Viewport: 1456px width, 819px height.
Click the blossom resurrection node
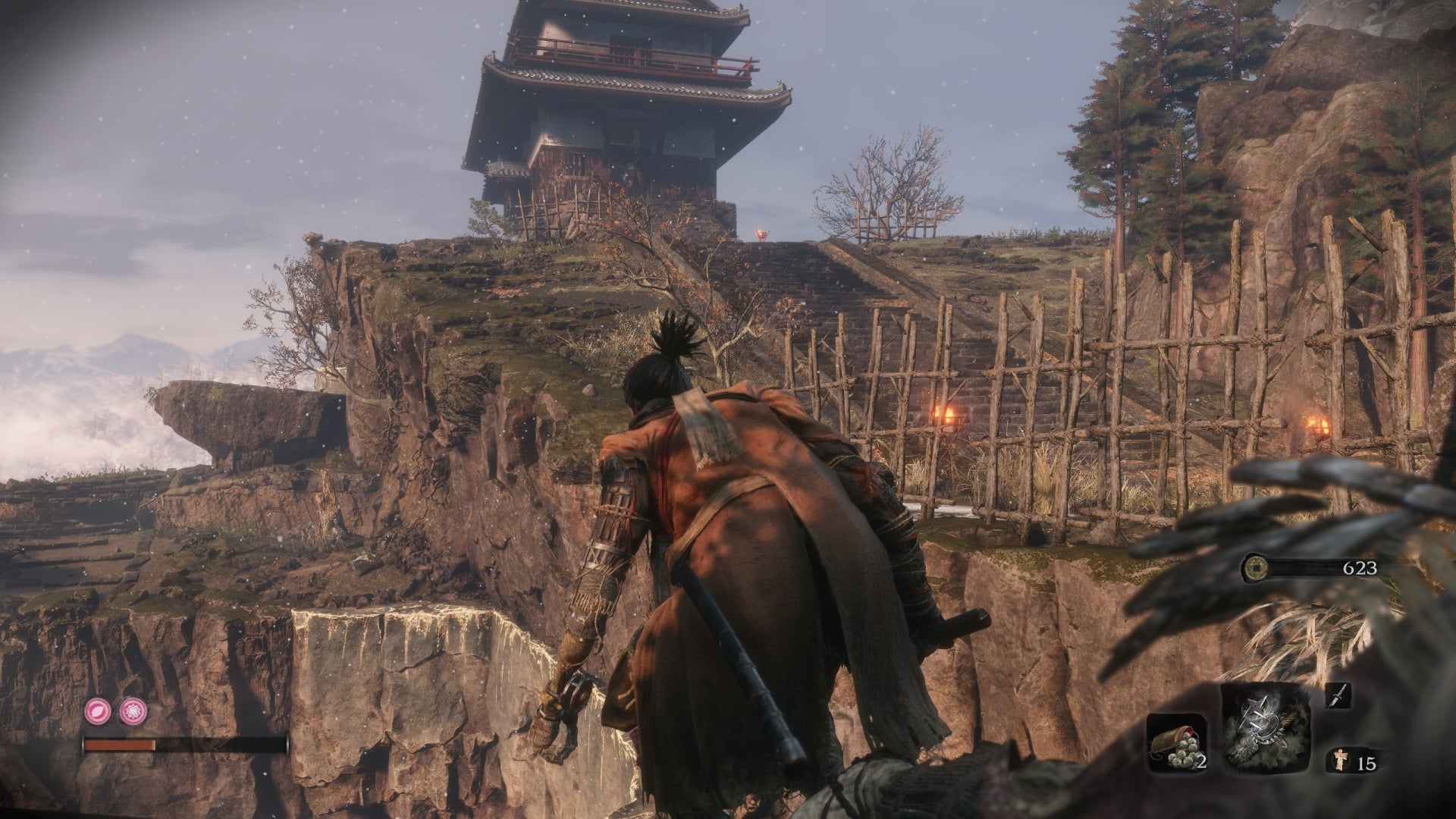point(133,711)
